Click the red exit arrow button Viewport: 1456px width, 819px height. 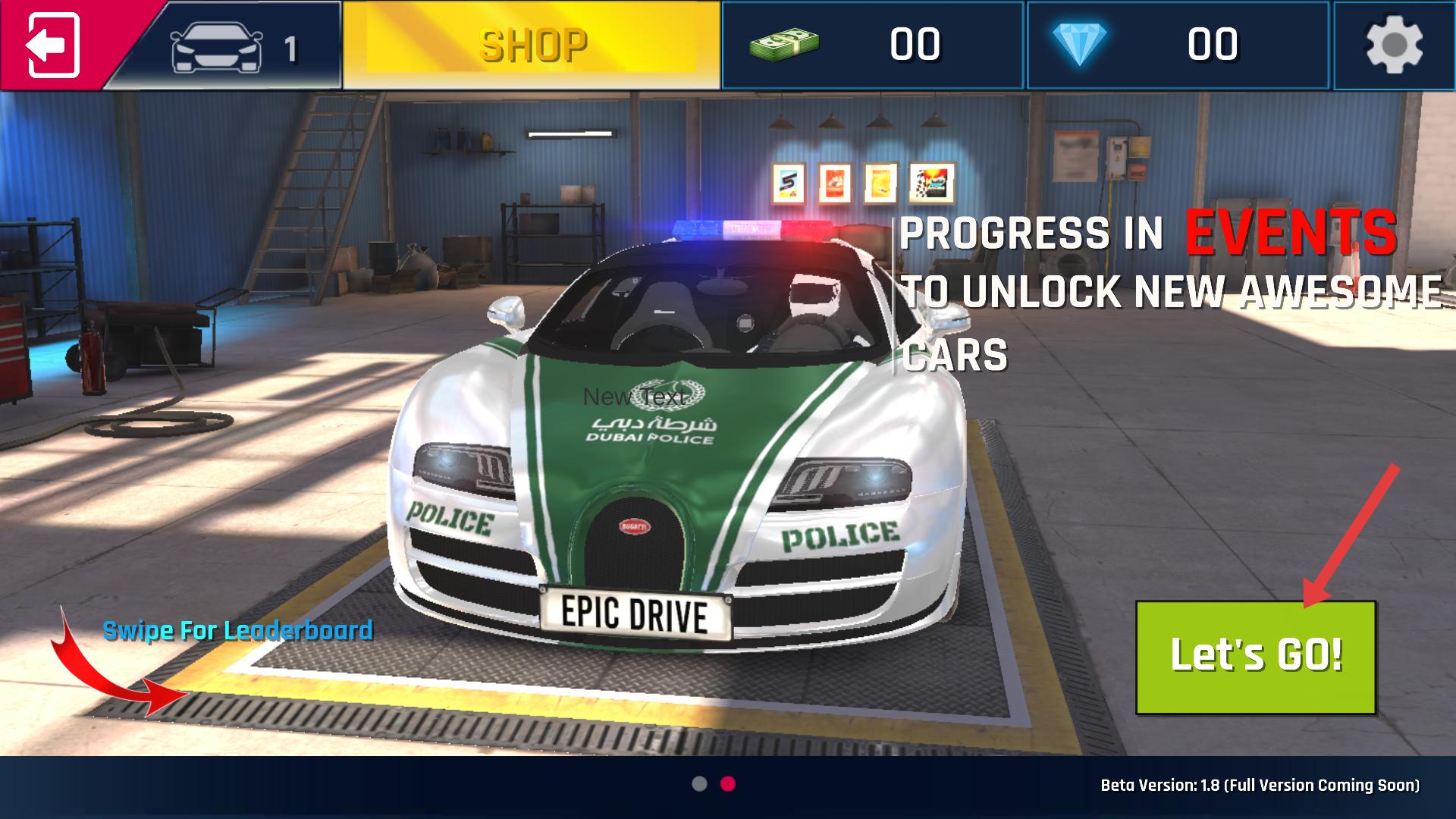(53, 45)
